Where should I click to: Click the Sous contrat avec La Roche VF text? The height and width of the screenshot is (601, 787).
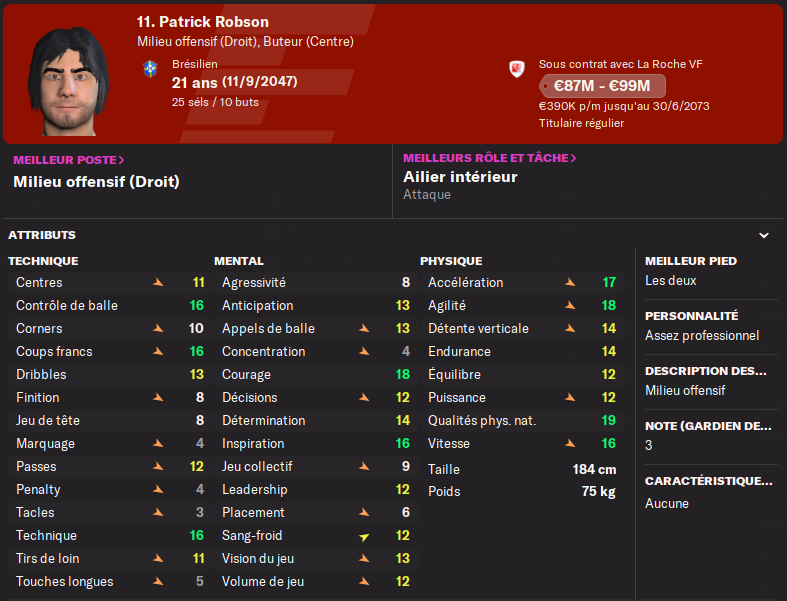point(620,64)
